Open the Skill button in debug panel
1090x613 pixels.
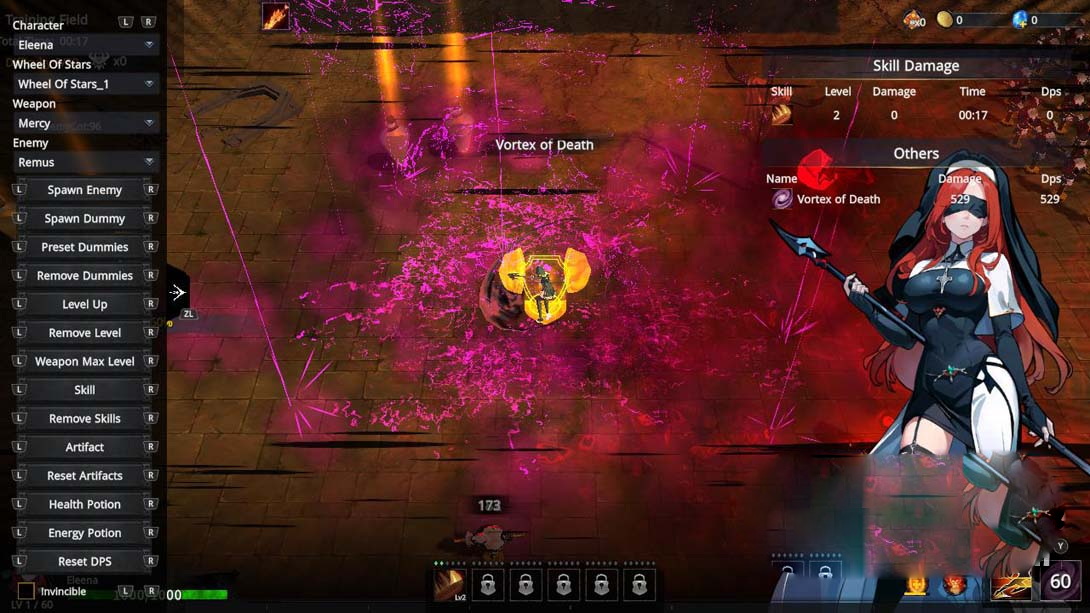click(84, 390)
